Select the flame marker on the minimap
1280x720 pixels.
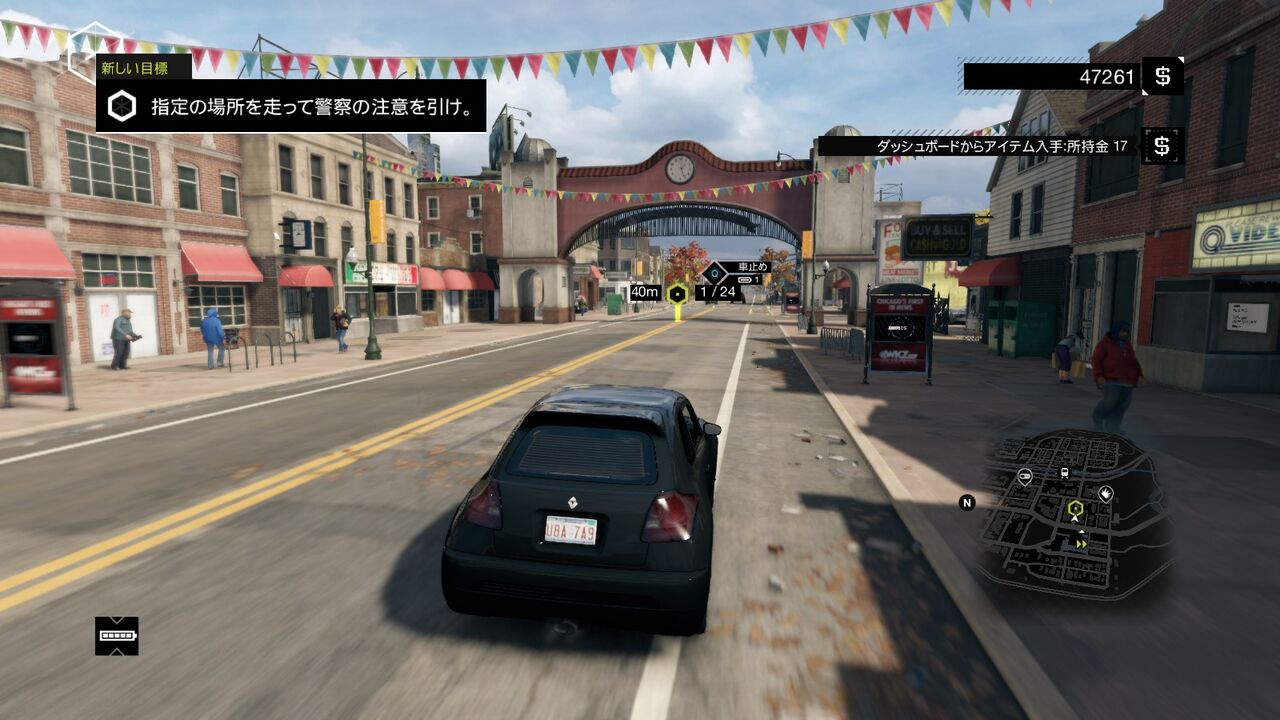(x=1106, y=493)
